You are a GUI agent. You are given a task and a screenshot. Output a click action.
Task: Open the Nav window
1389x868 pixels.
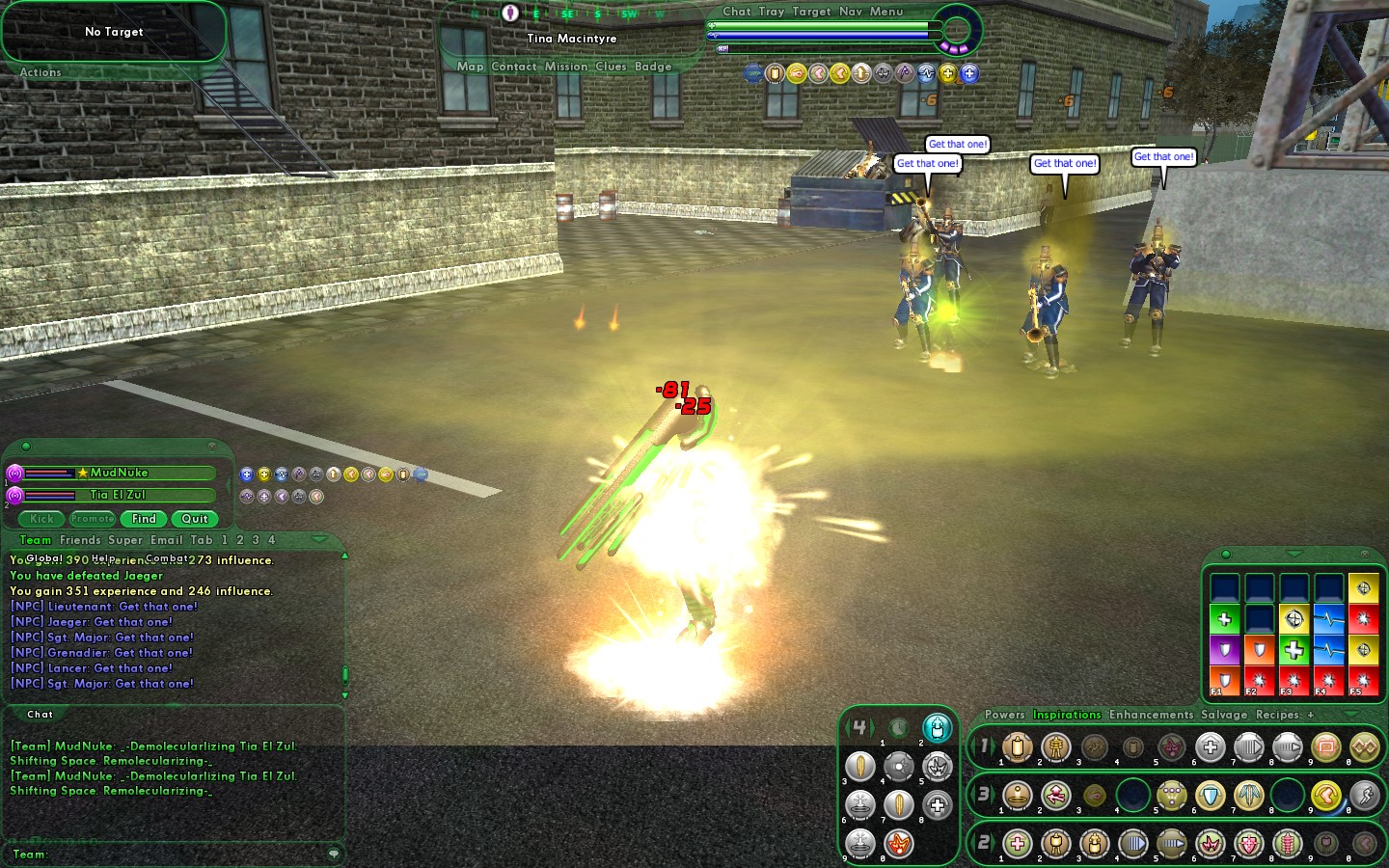850,12
